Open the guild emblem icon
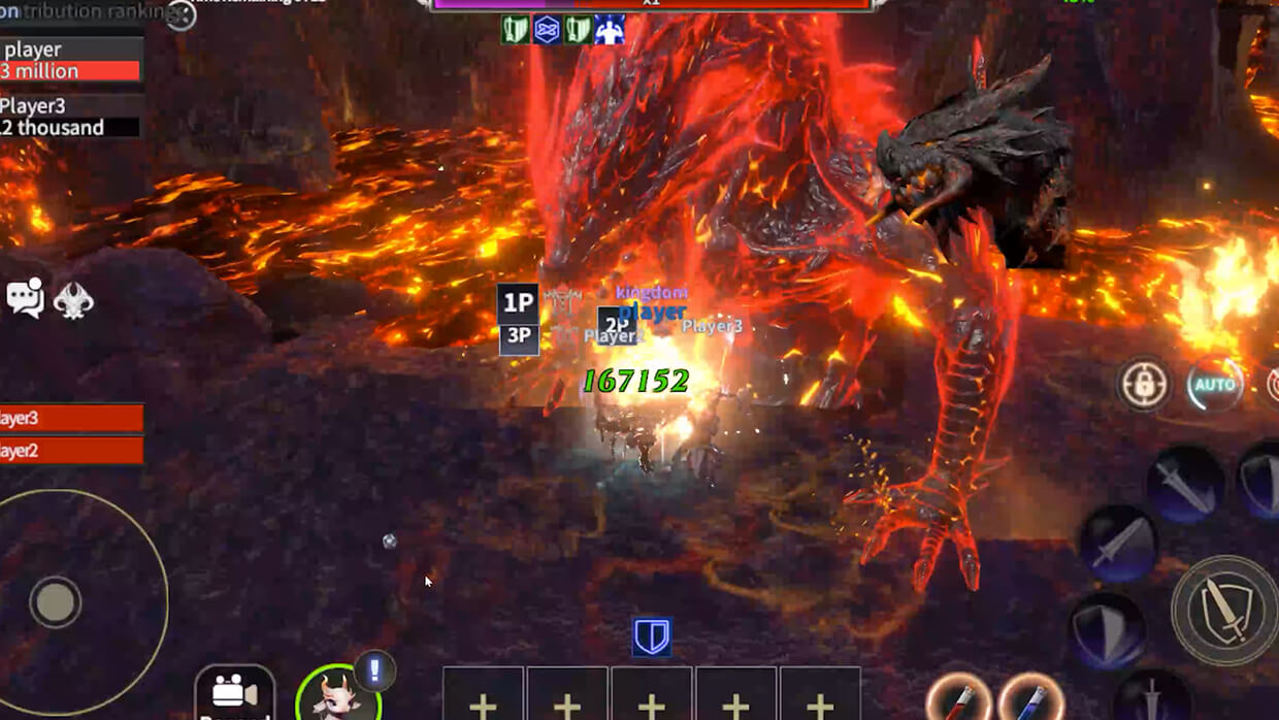 [73, 298]
